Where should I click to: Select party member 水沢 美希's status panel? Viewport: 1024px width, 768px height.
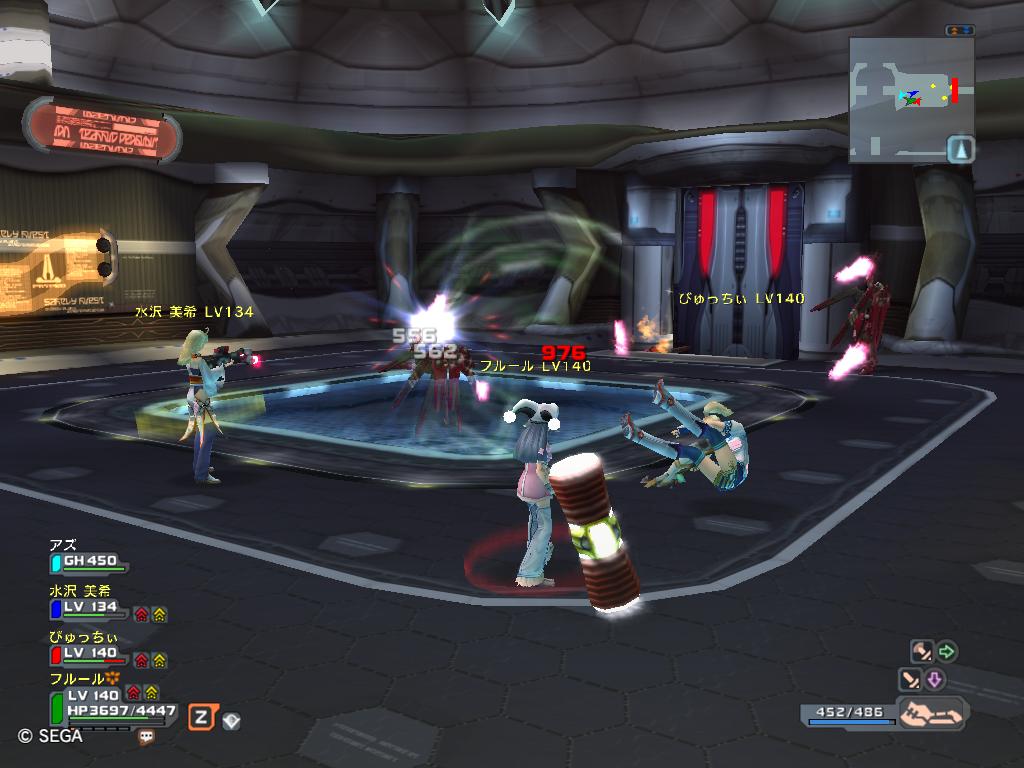click(x=88, y=608)
